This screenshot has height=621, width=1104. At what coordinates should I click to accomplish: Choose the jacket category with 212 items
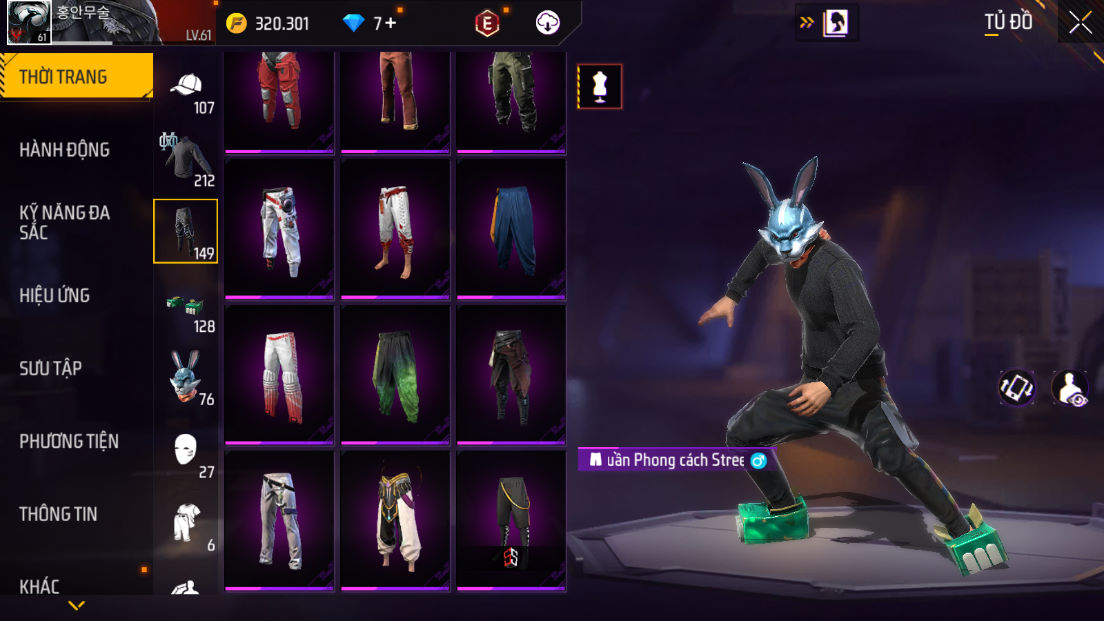pyautogui.click(x=187, y=160)
